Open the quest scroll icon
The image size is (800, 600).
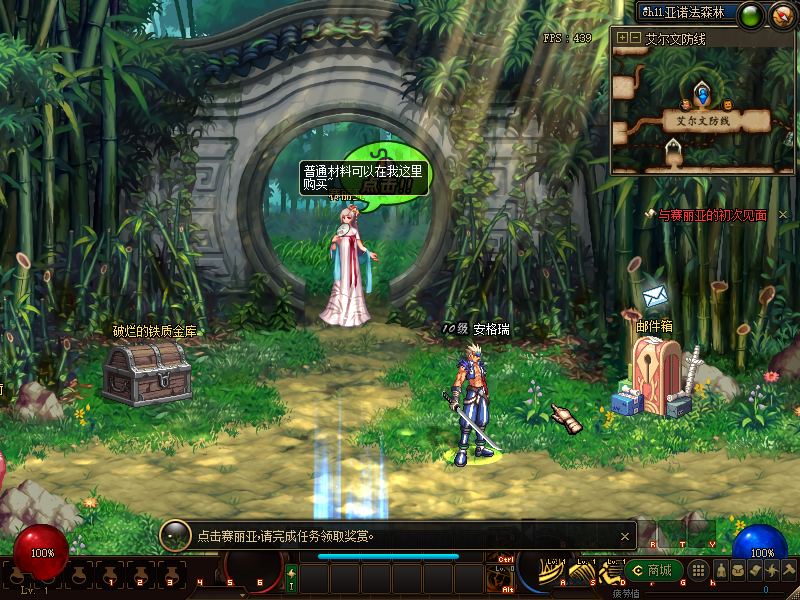pos(754,570)
